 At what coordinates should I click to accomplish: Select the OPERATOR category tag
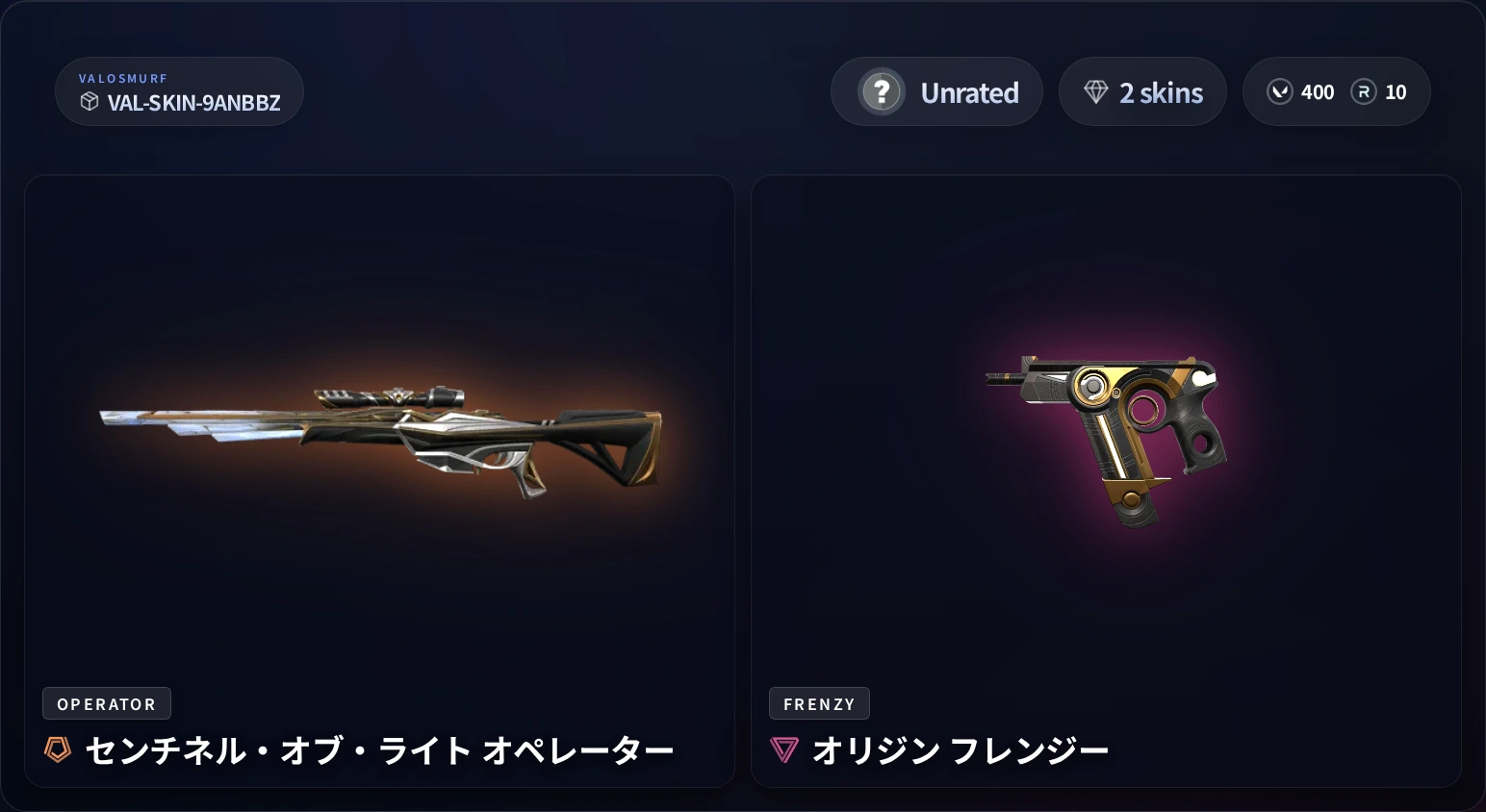pos(106,703)
